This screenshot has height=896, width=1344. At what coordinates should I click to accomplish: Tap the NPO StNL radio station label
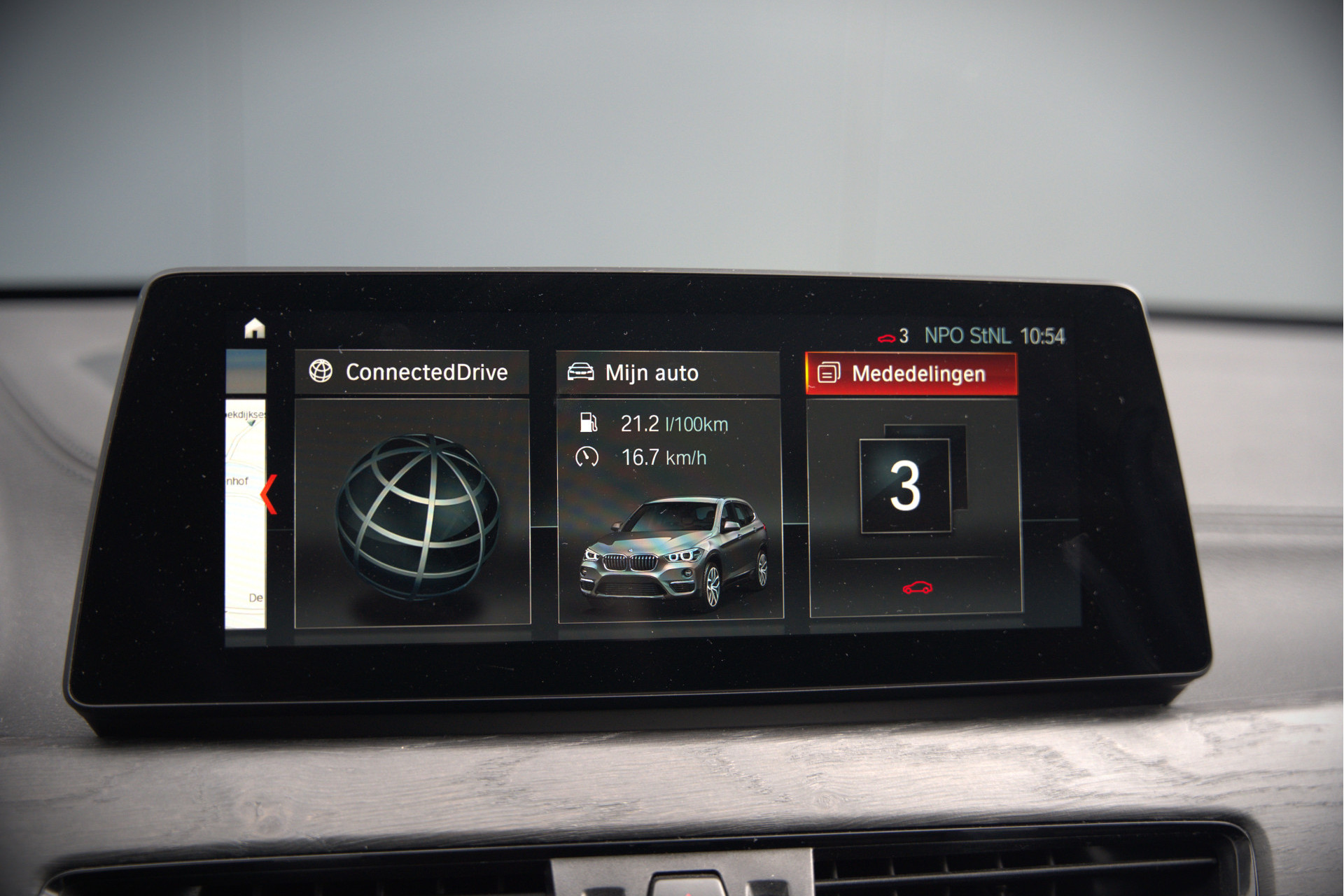pos(967,337)
